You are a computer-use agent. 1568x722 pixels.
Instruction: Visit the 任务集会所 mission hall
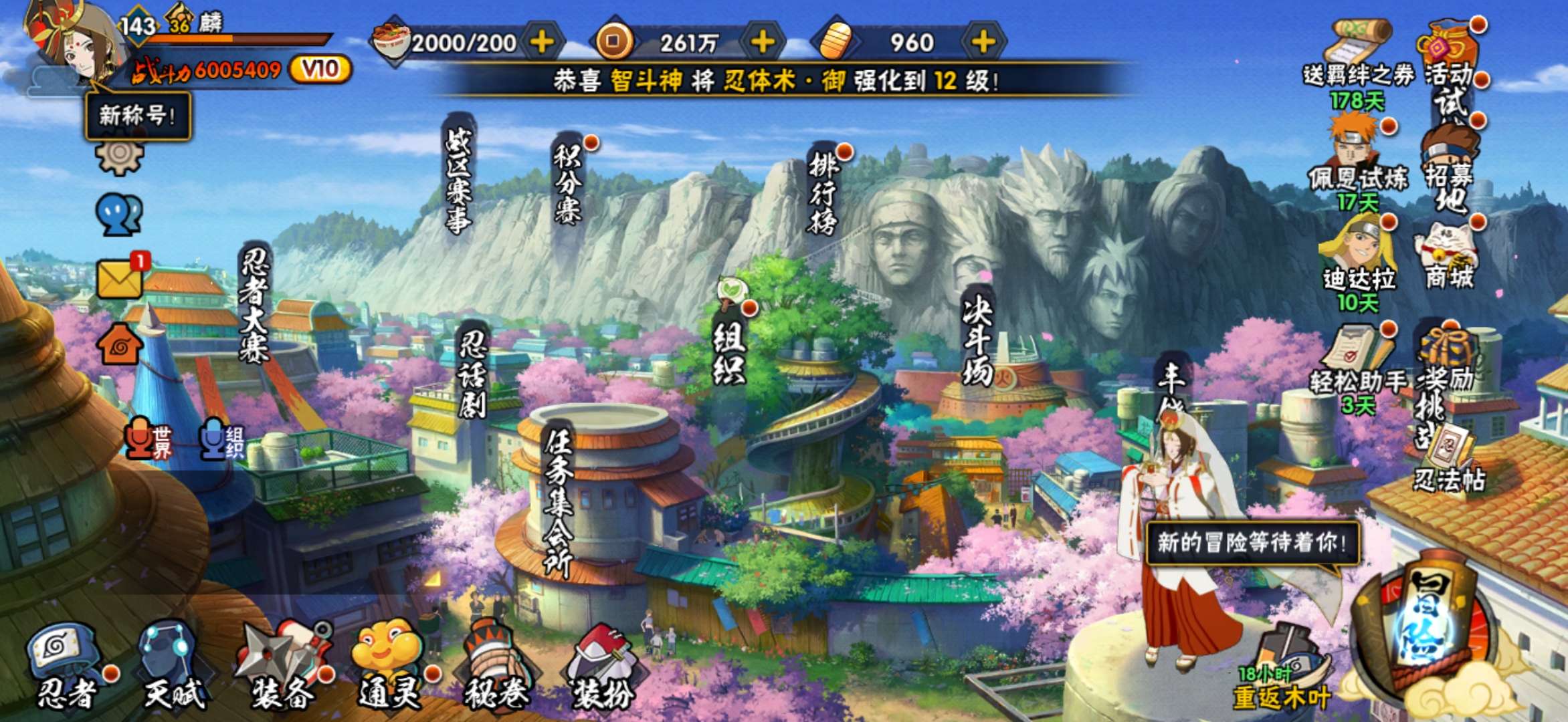(x=559, y=501)
